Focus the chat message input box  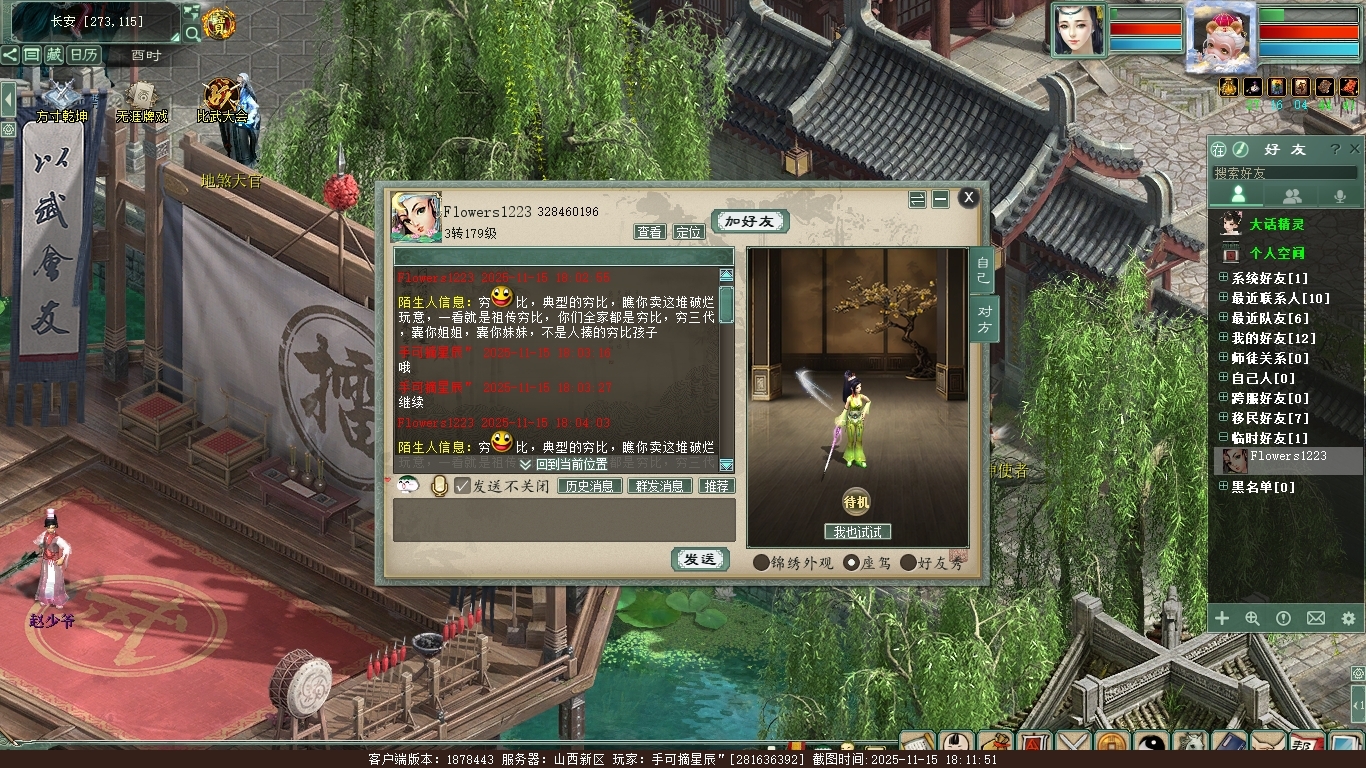564,520
